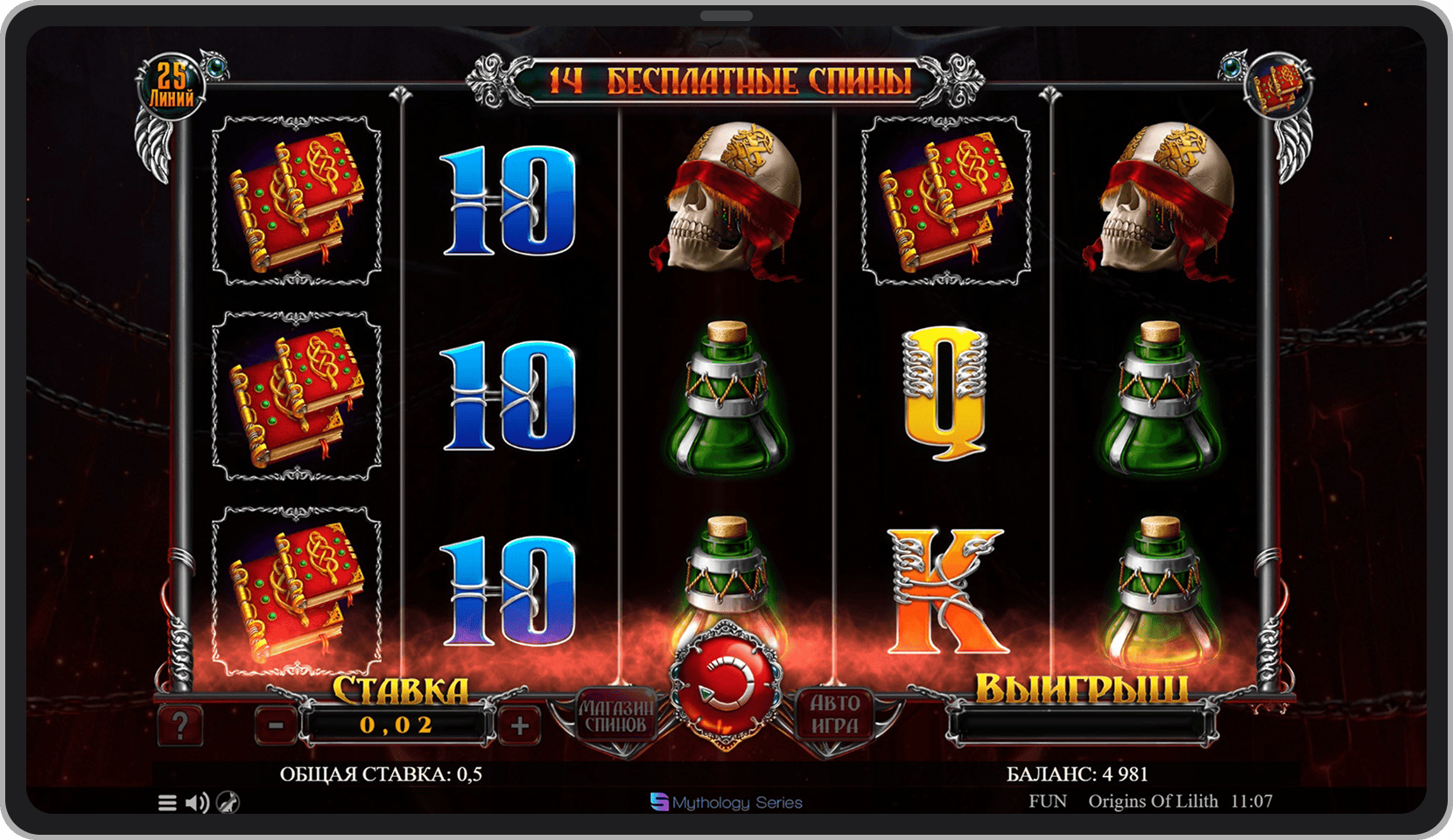
Task: Click the crossed-out cat icon toggle
Action: pos(228,802)
